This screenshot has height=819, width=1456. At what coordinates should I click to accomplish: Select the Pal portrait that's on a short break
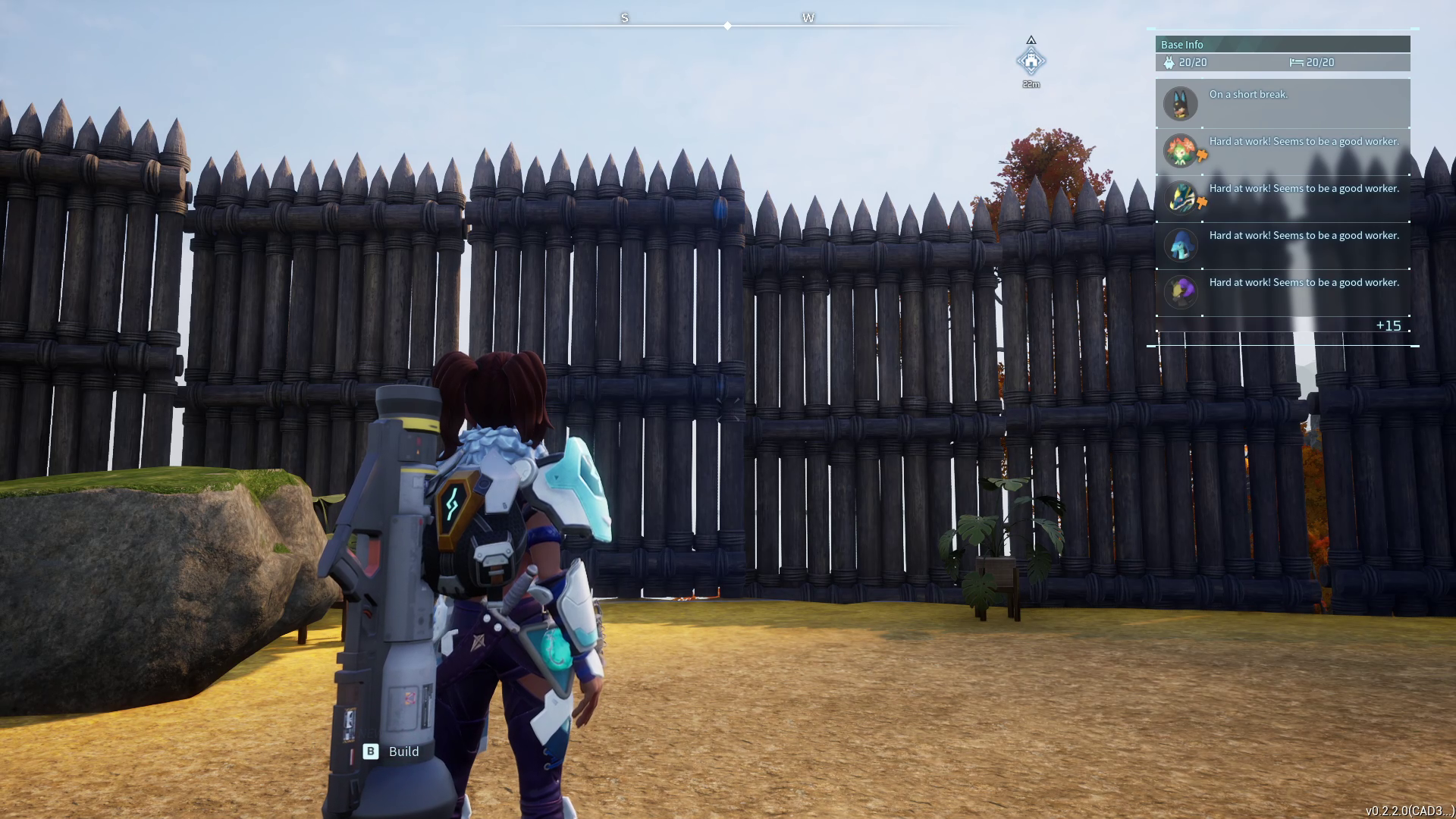click(1181, 103)
